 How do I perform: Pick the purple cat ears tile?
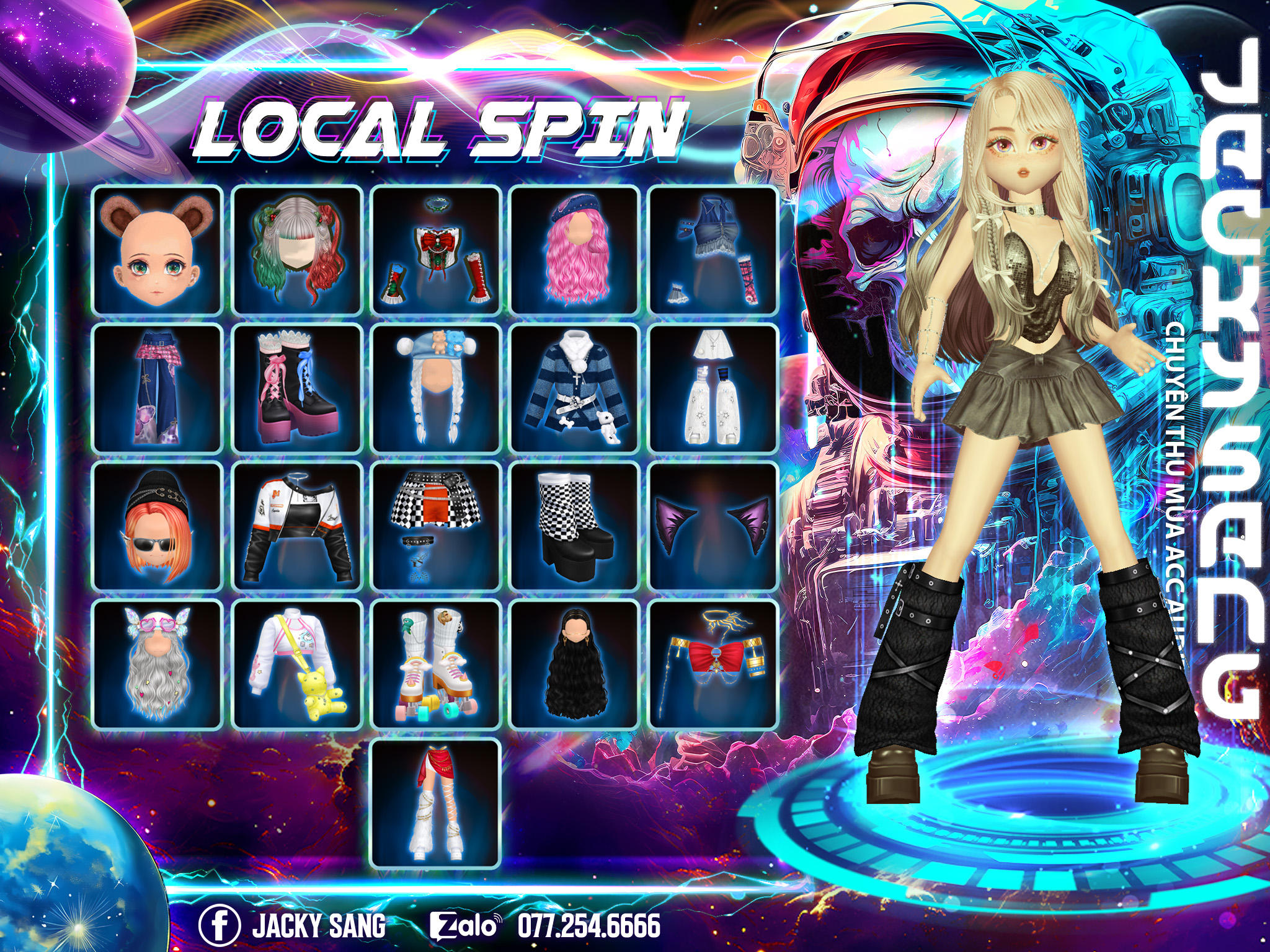713,526
